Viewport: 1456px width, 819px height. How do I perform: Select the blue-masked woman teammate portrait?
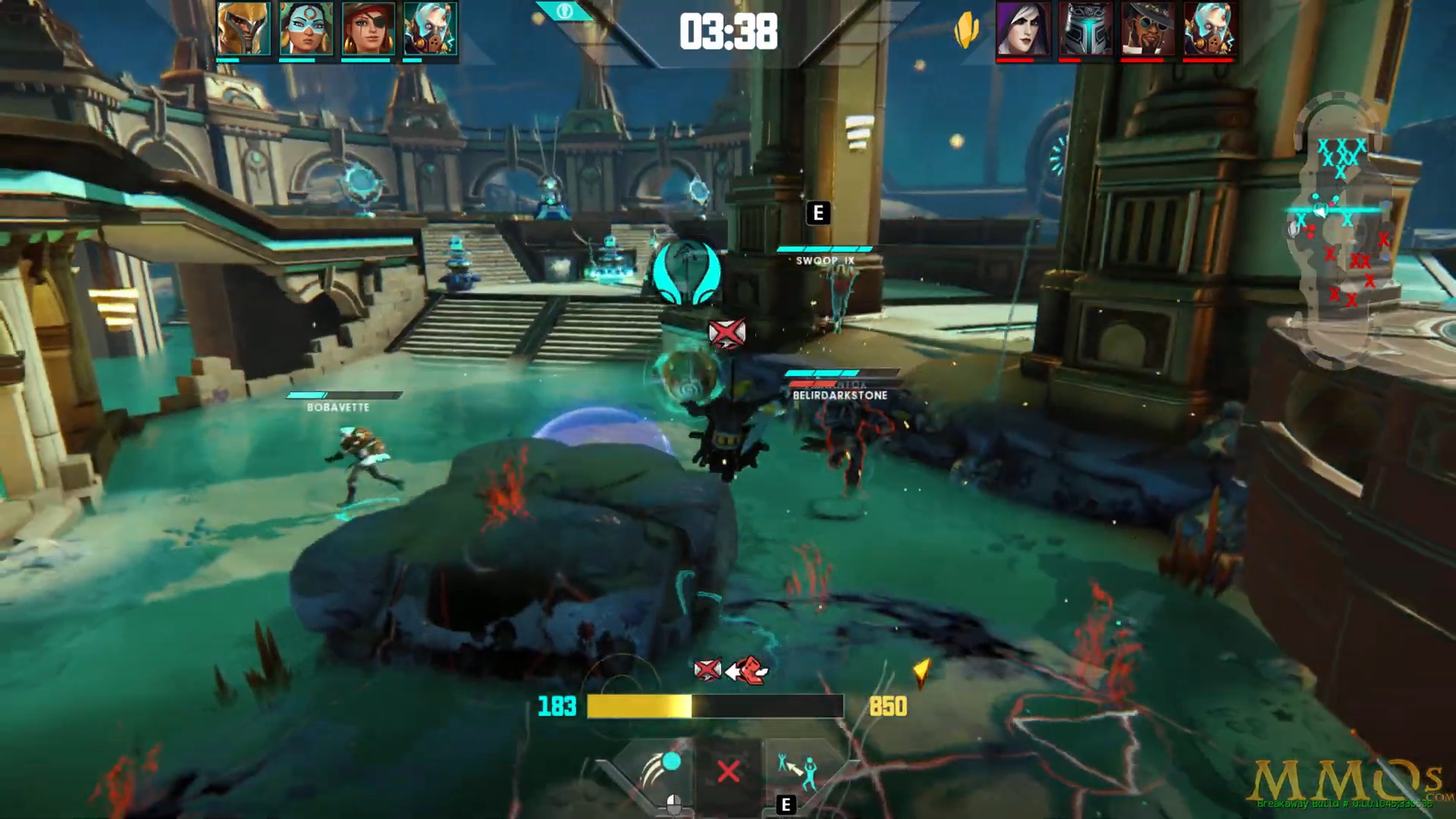[306, 29]
